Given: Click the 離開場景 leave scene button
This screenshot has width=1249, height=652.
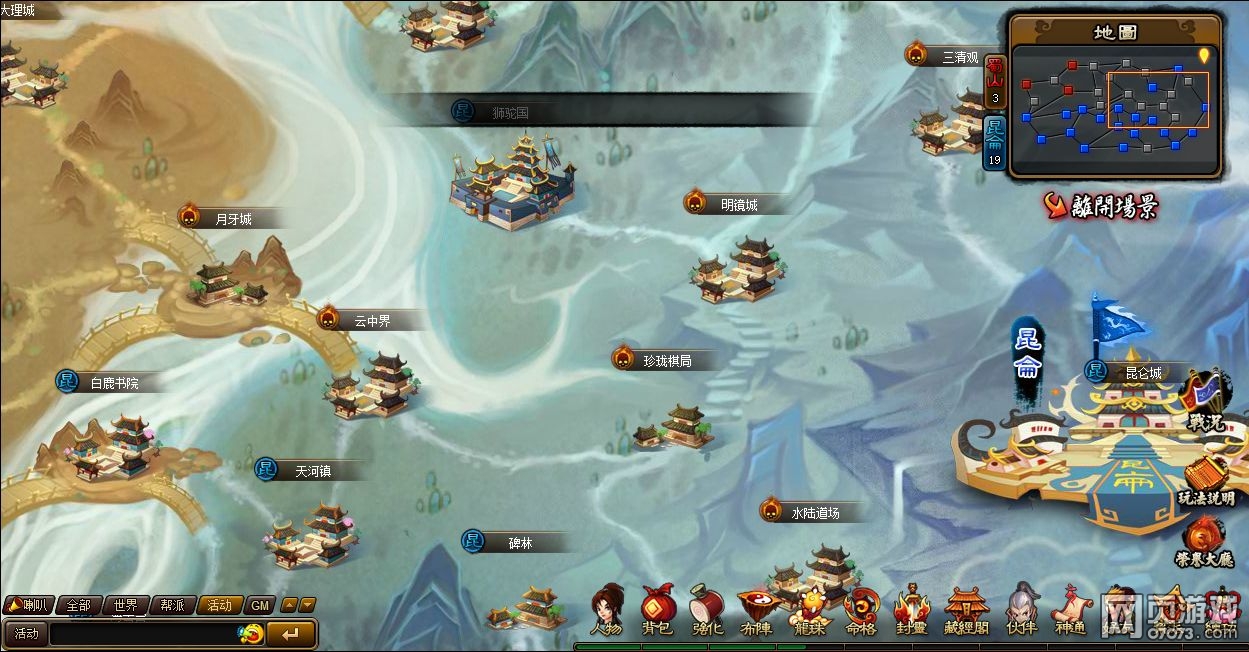Looking at the screenshot, I should click(x=1101, y=207).
